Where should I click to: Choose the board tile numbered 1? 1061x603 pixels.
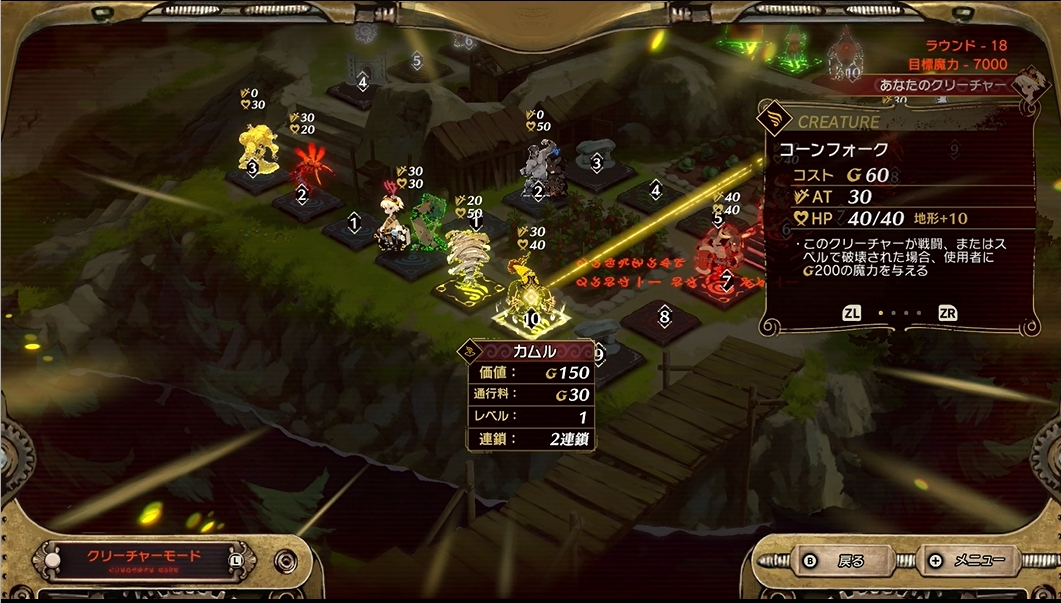coord(353,225)
